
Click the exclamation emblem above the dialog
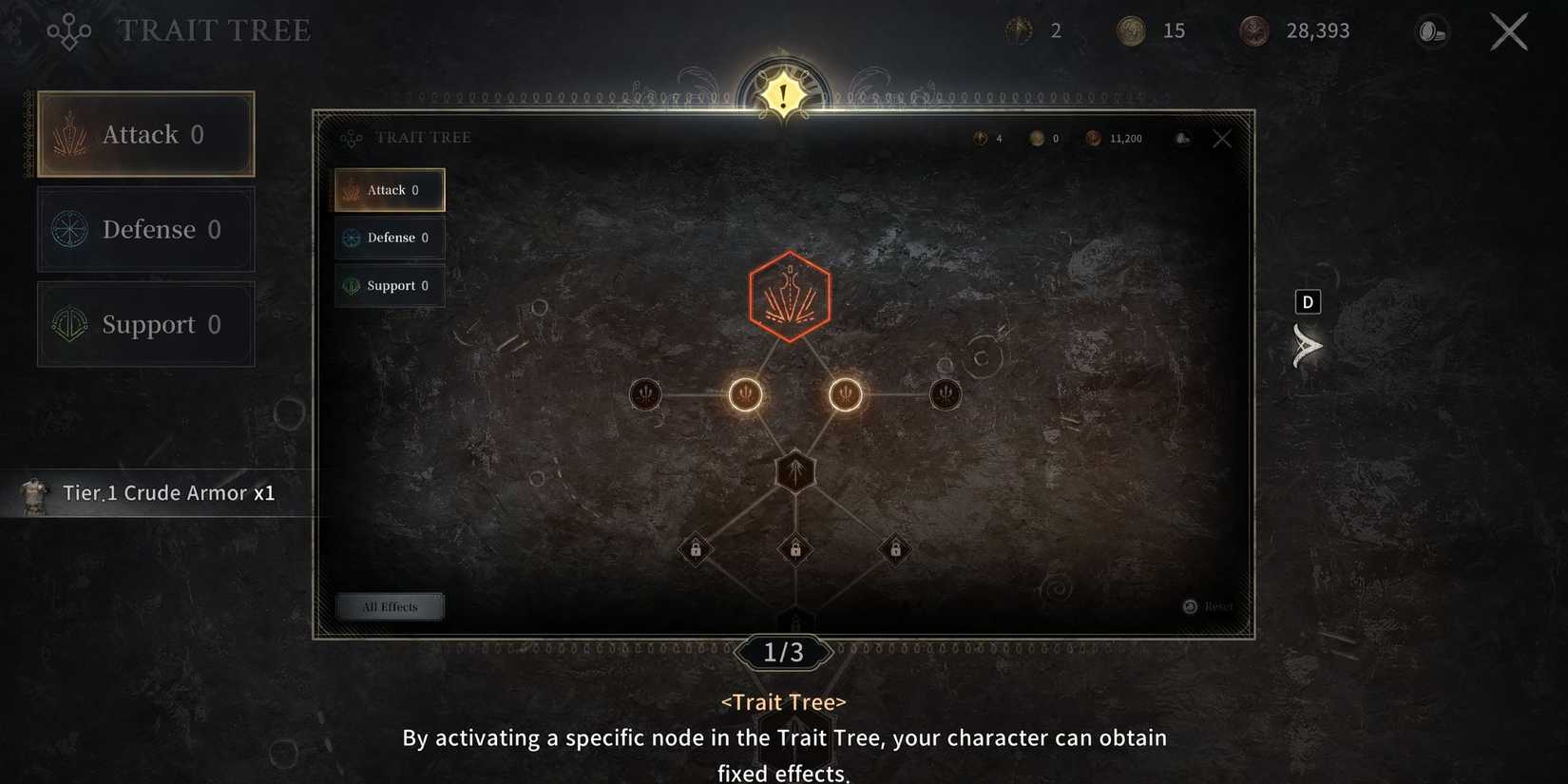tap(781, 93)
